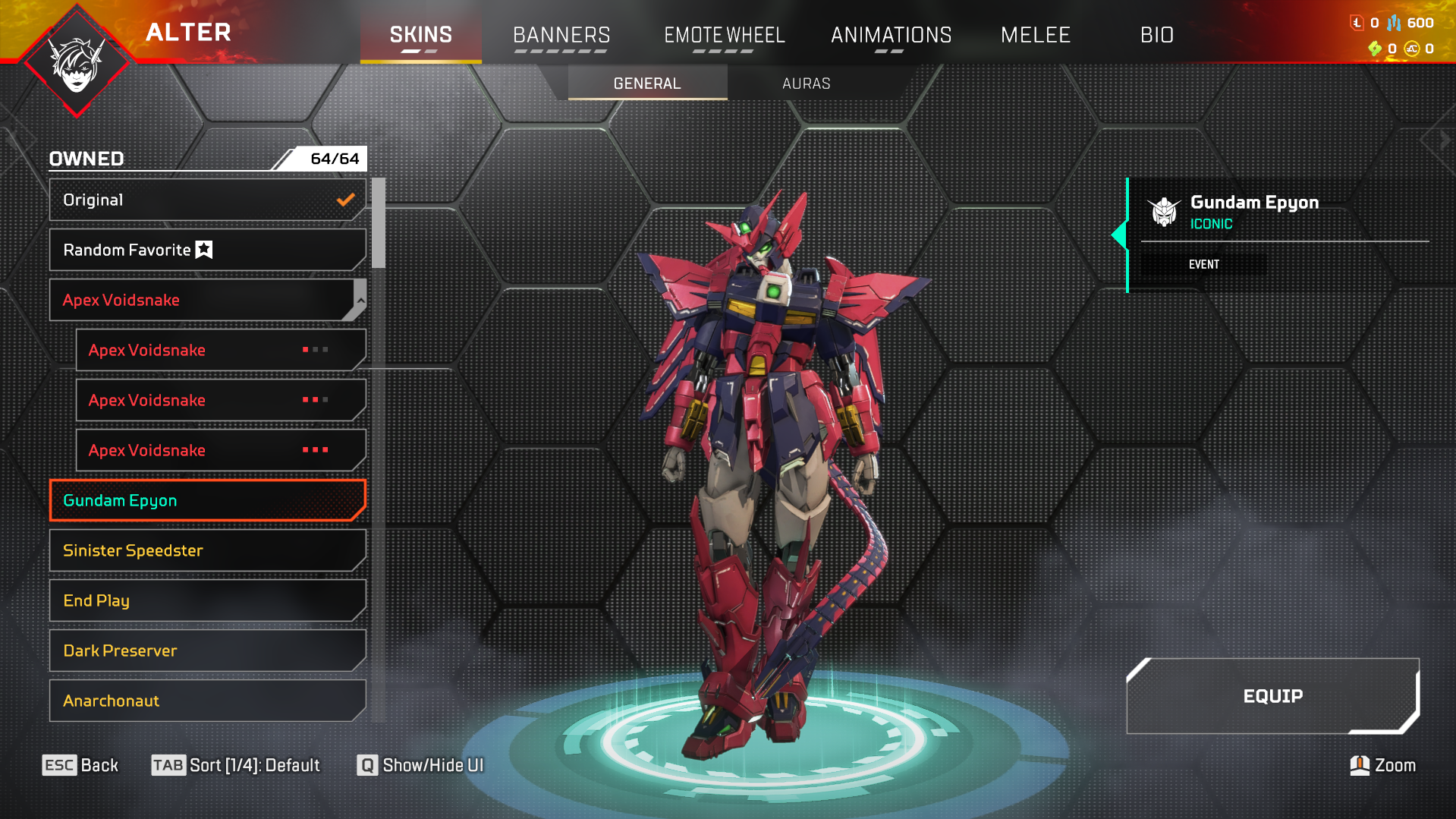Switch to the Auras sub-tab
1456x819 pixels.
tap(806, 83)
